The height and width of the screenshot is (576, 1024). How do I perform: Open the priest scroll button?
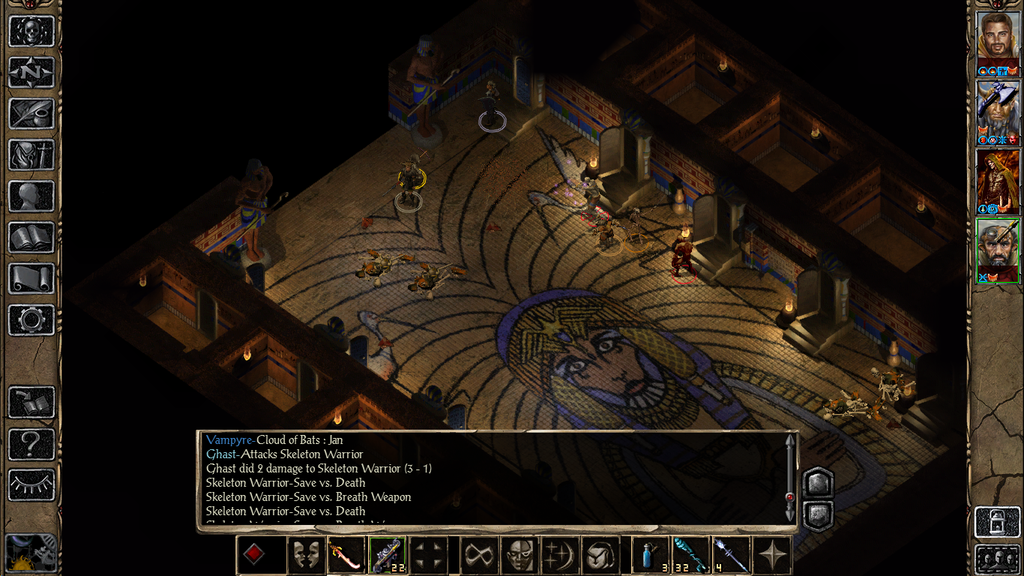tap(31, 278)
